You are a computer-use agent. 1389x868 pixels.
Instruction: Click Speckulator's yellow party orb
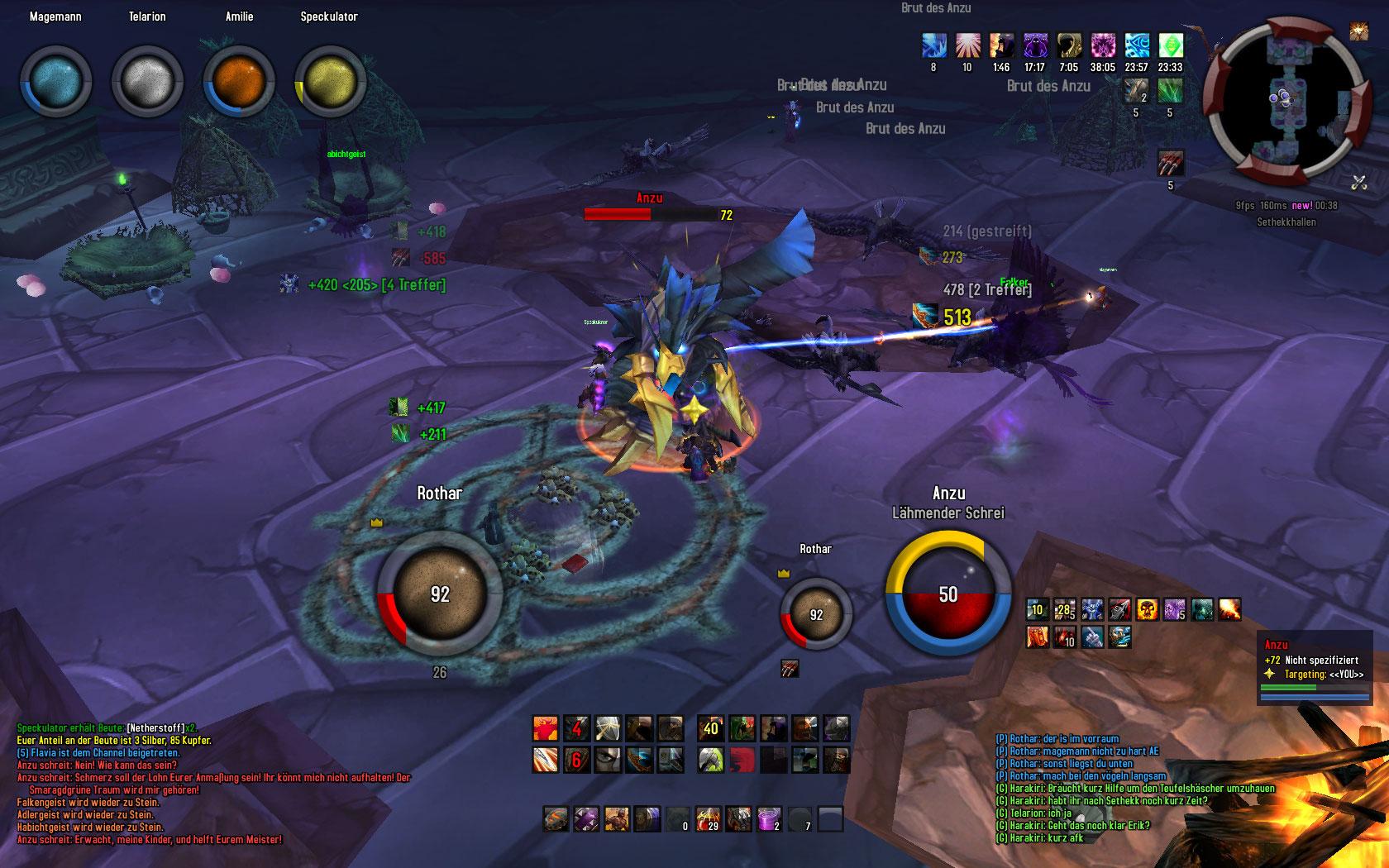point(330,81)
